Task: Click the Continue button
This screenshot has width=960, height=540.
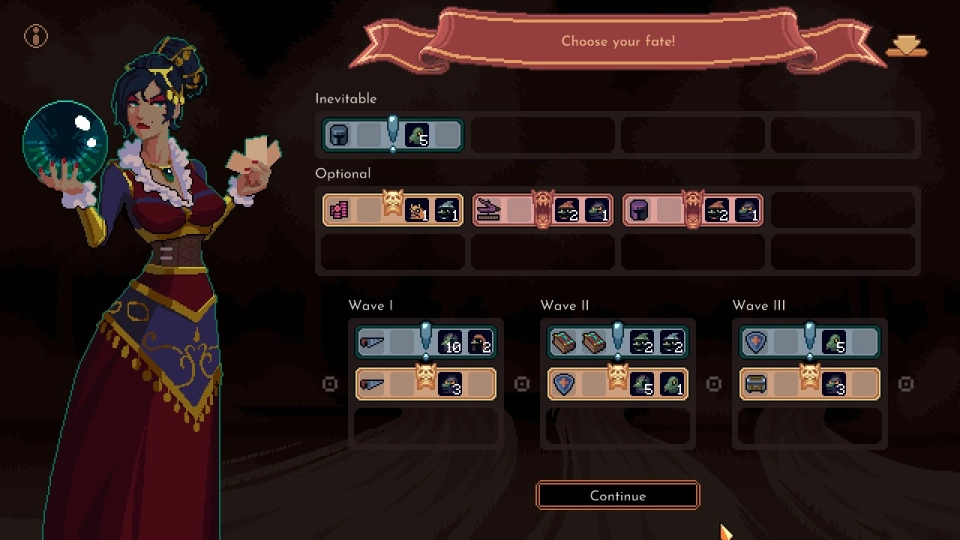Action: tap(617, 495)
